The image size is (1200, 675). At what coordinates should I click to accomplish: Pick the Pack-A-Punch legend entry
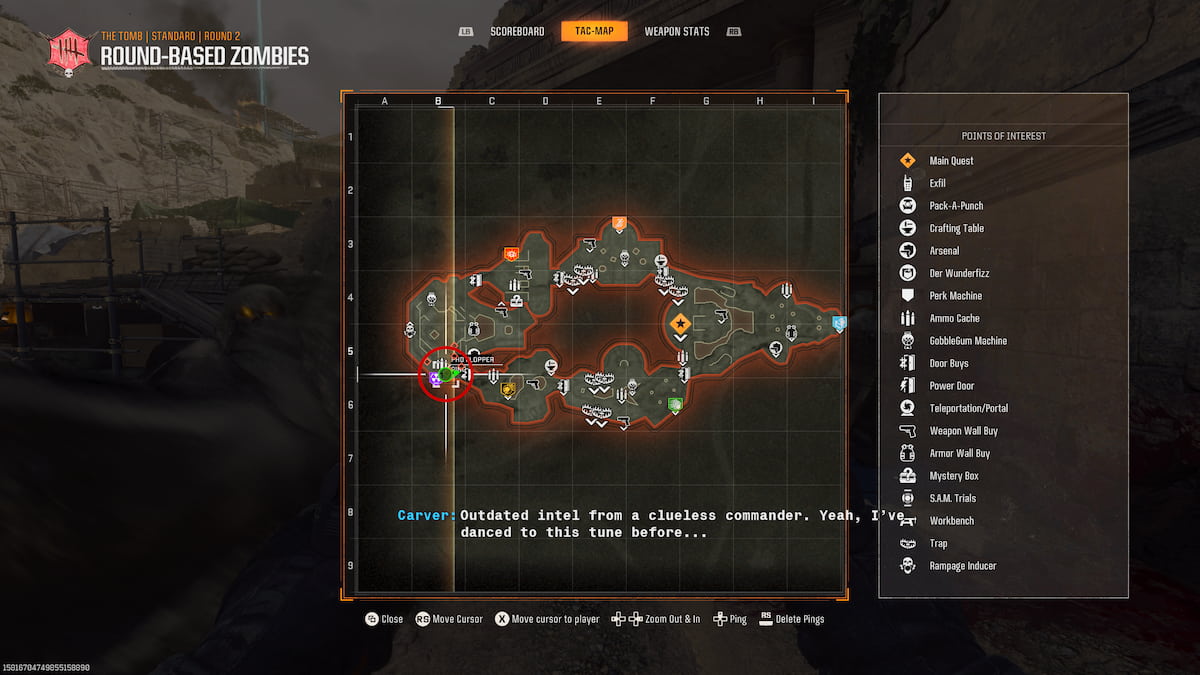[x=955, y=206]
